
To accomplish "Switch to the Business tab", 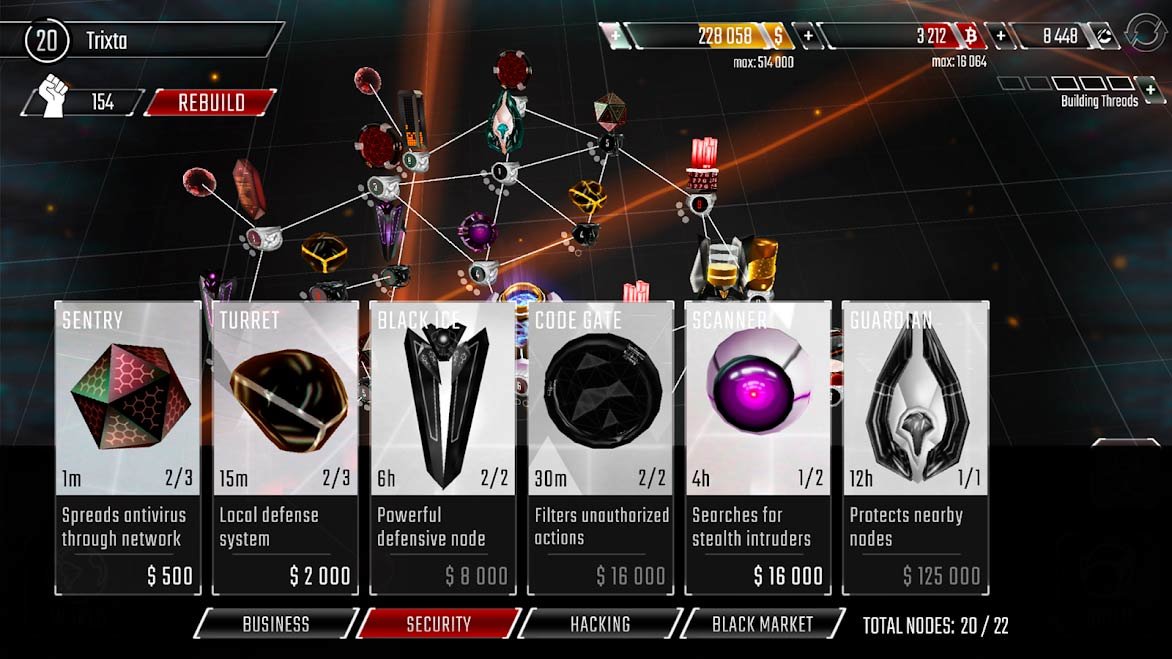I will pyautogui.click(x=276, y=624).
